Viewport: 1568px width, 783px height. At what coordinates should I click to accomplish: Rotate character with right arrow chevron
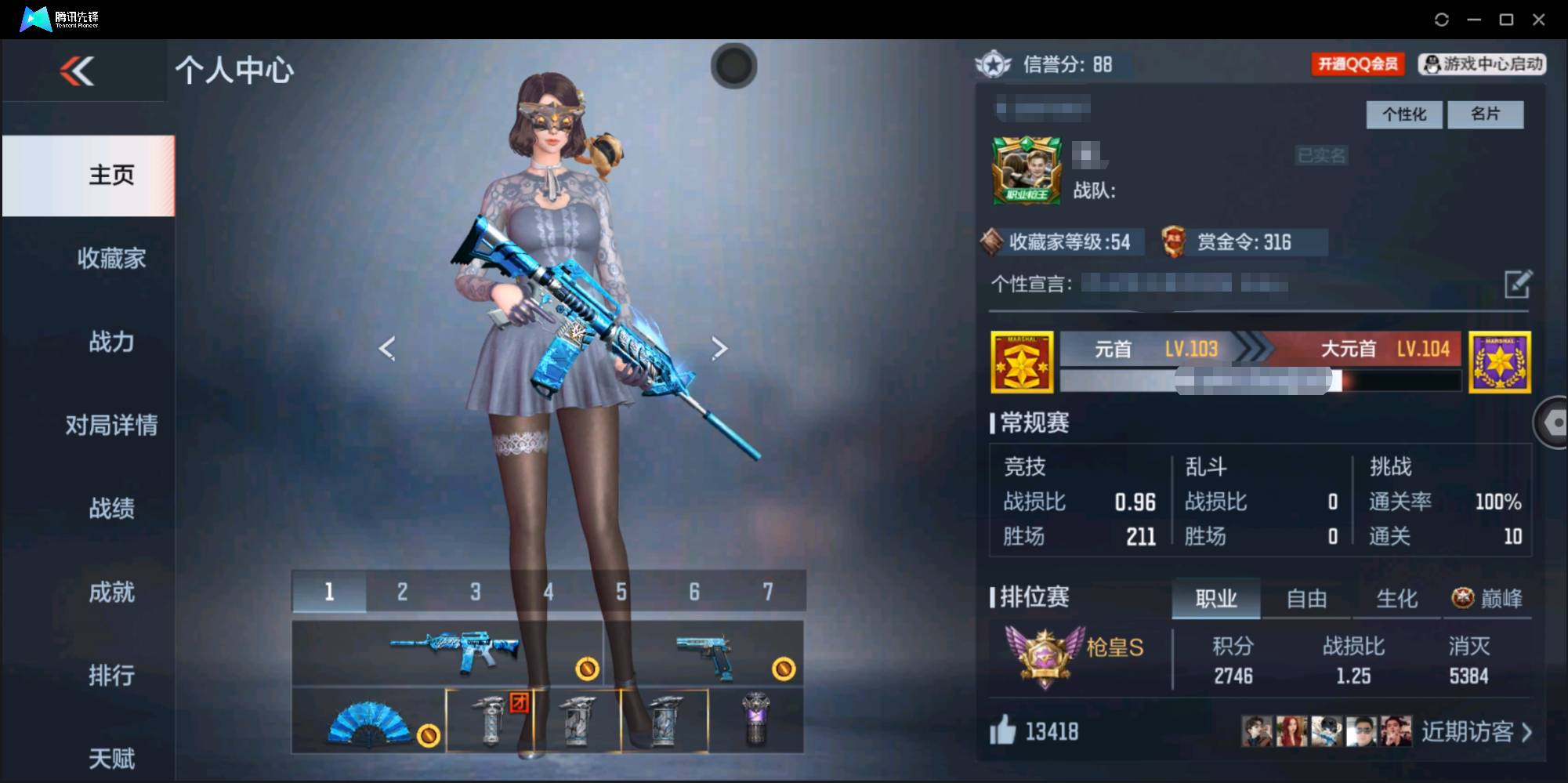(719, 347)
